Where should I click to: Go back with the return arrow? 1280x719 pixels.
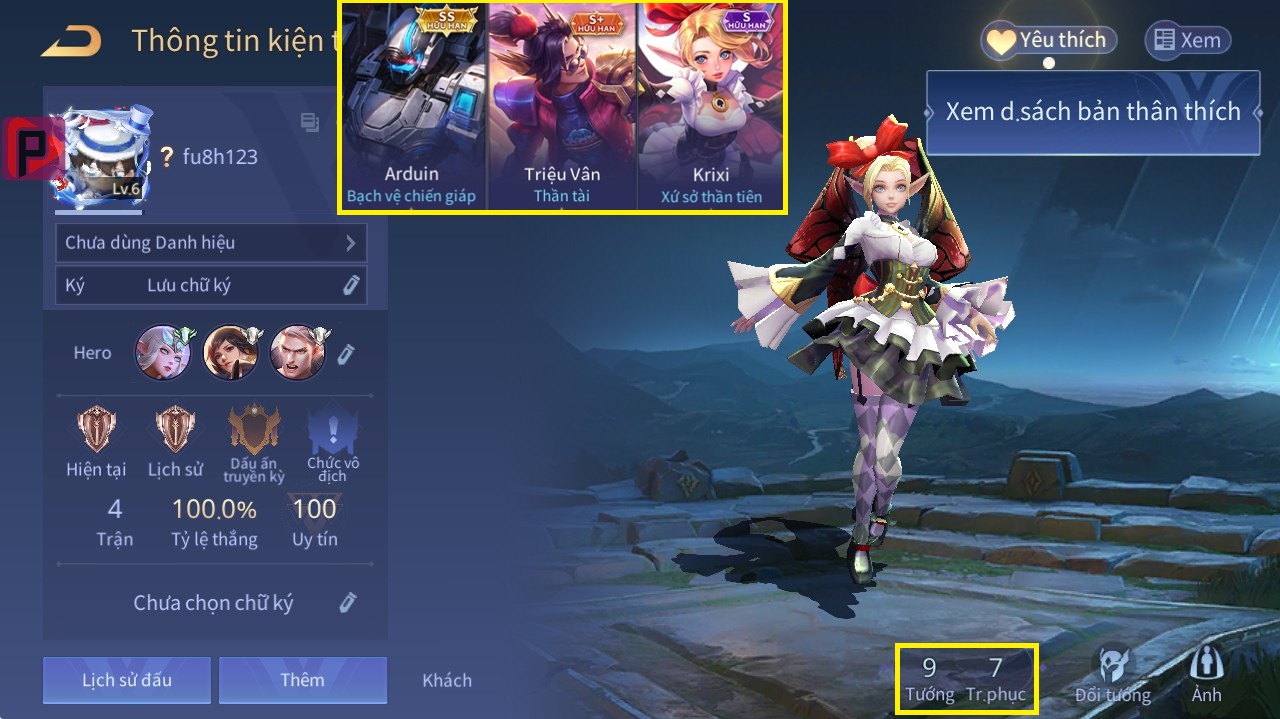(x=72, y=41)
